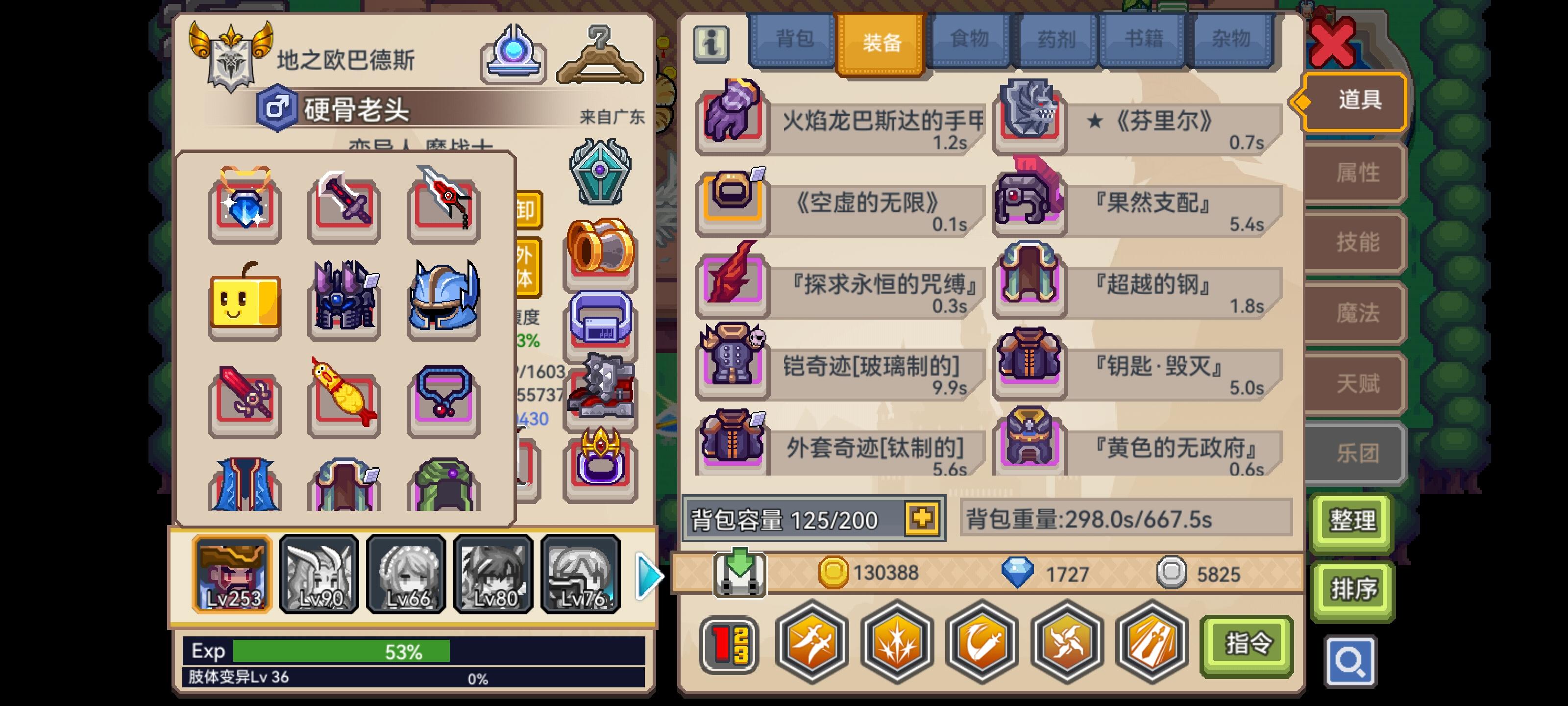Screen dimensions: 1568x706
Task: Click the magnifier search icon
Action: pos(1351,660)
